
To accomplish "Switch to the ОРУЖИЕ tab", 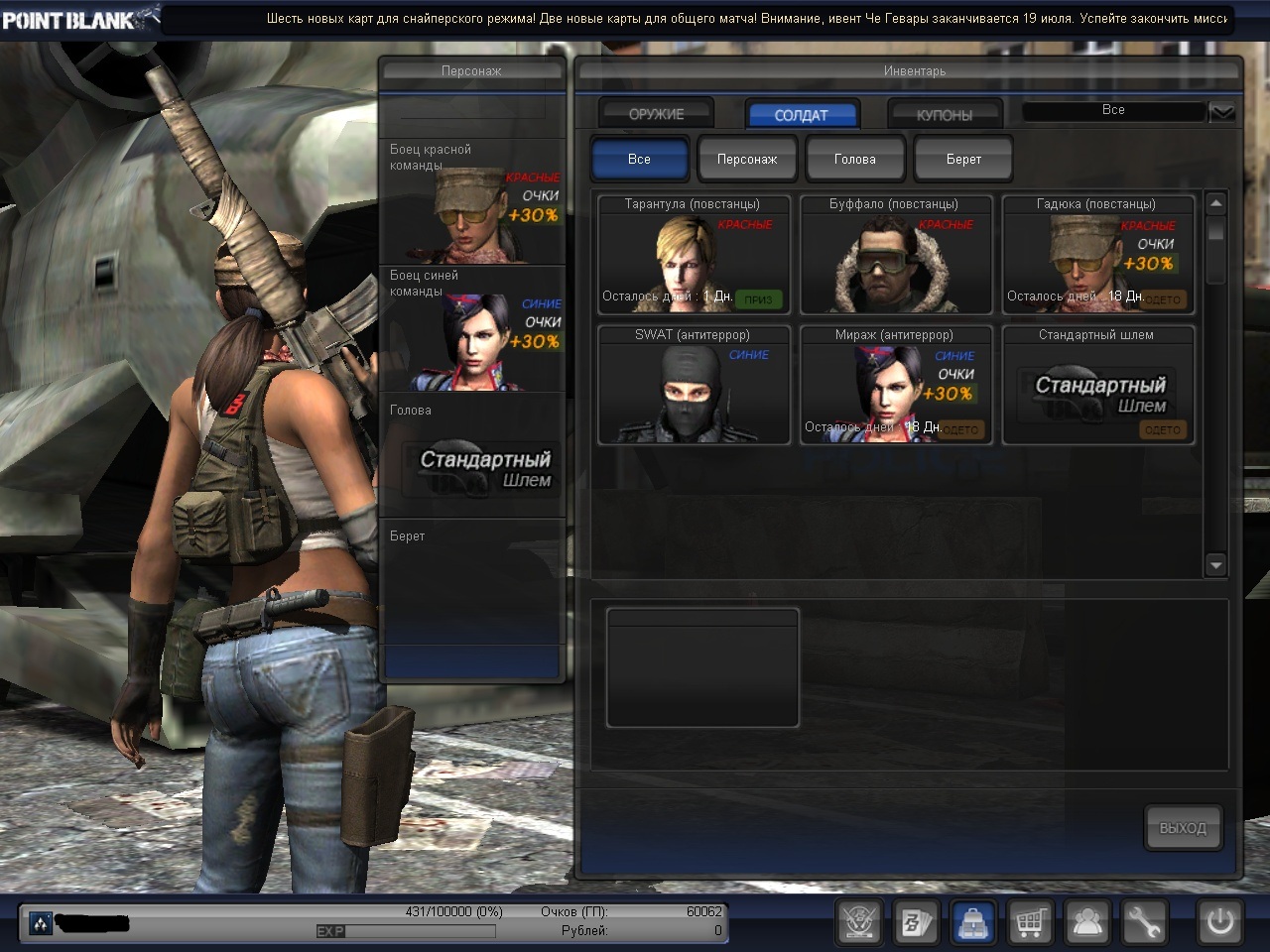I will (x=656, y=114).
